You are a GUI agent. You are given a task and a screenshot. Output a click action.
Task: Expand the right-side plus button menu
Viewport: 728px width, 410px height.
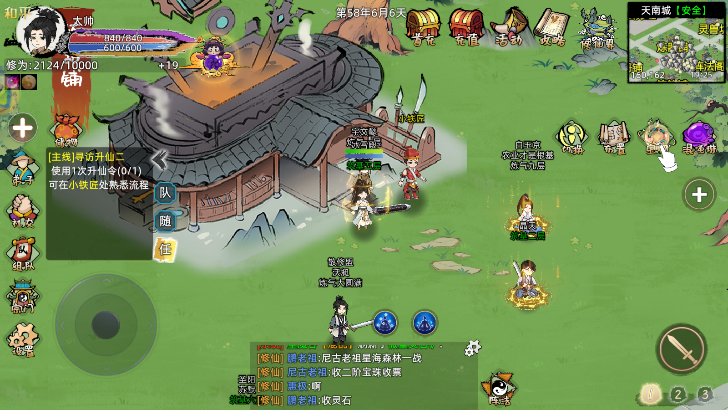698,195
